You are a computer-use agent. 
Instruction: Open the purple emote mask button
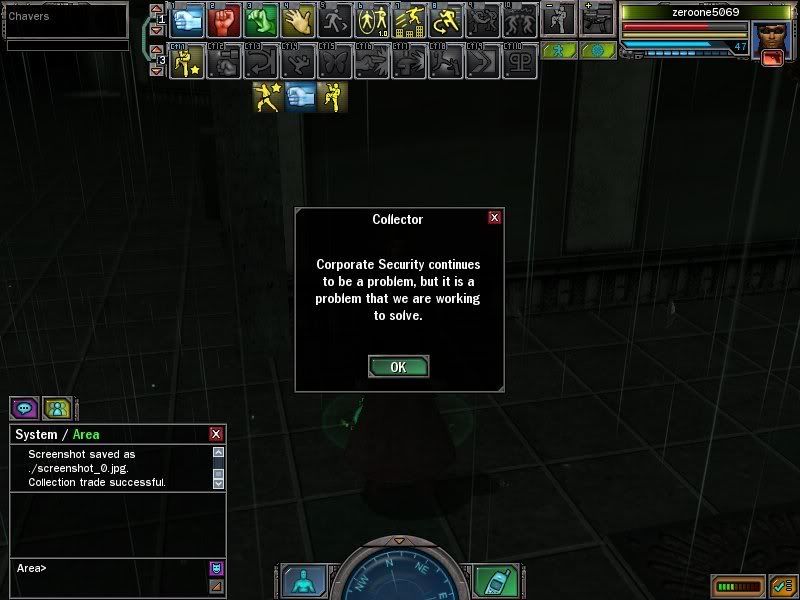click(216, 568)
